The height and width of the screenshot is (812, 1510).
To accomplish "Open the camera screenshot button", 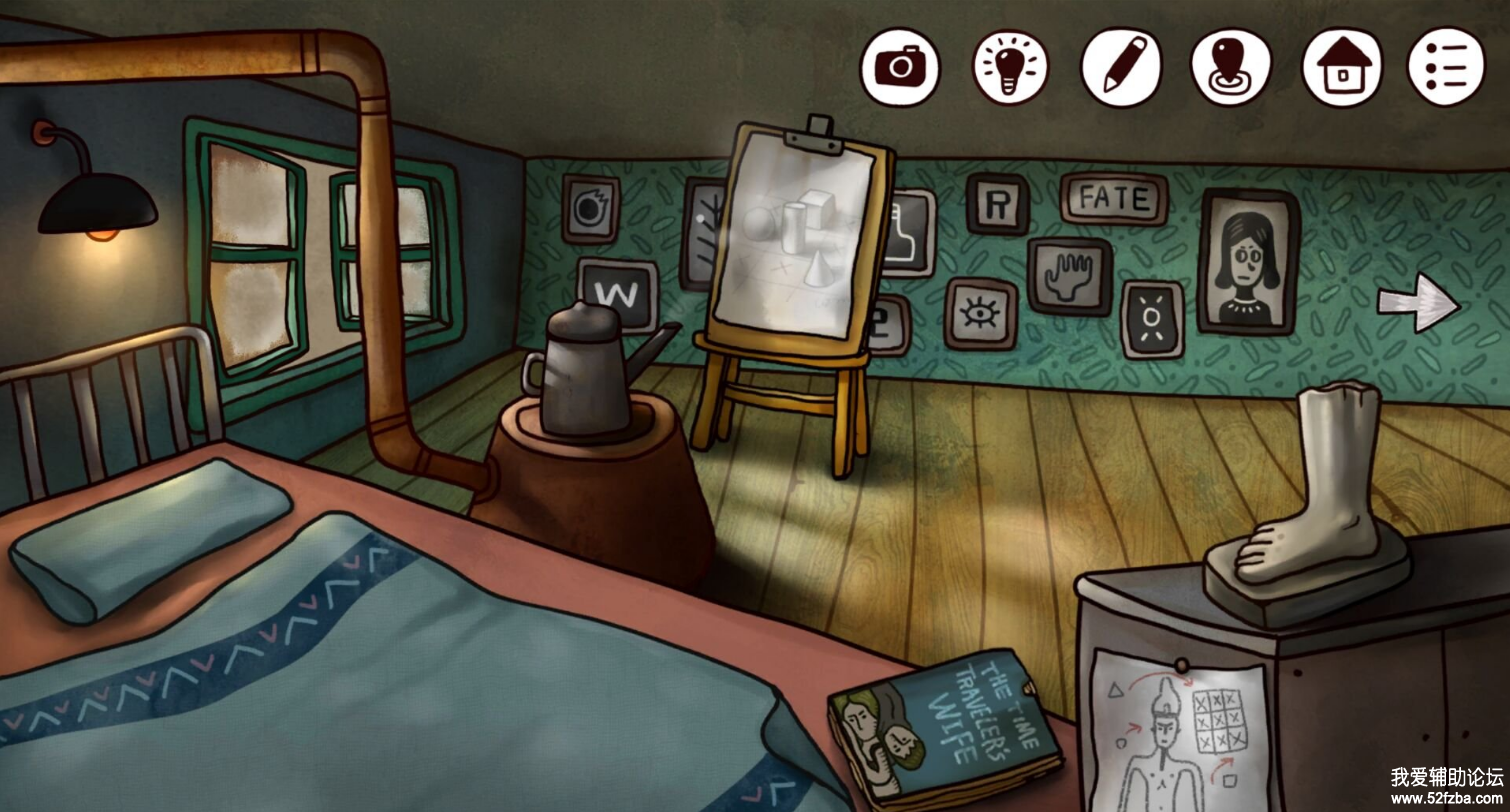I will 901,66.
